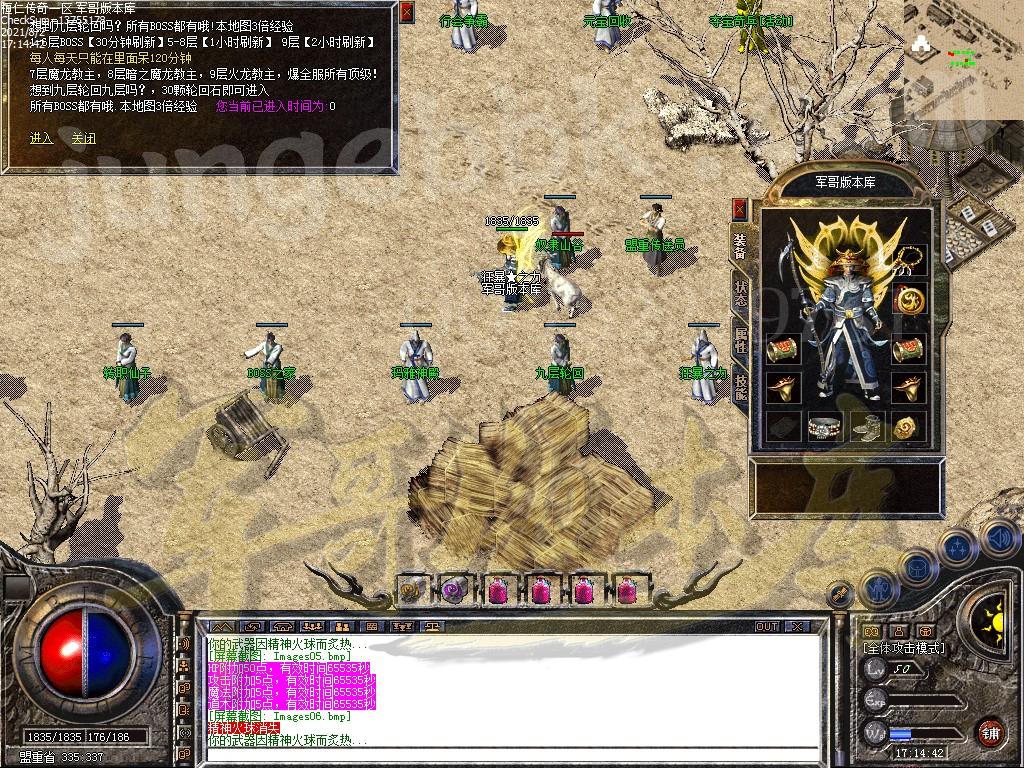Select the 装备 (Equipment) tab
This screenshot has width=1024, height=768.
click(x=740, y=245)
